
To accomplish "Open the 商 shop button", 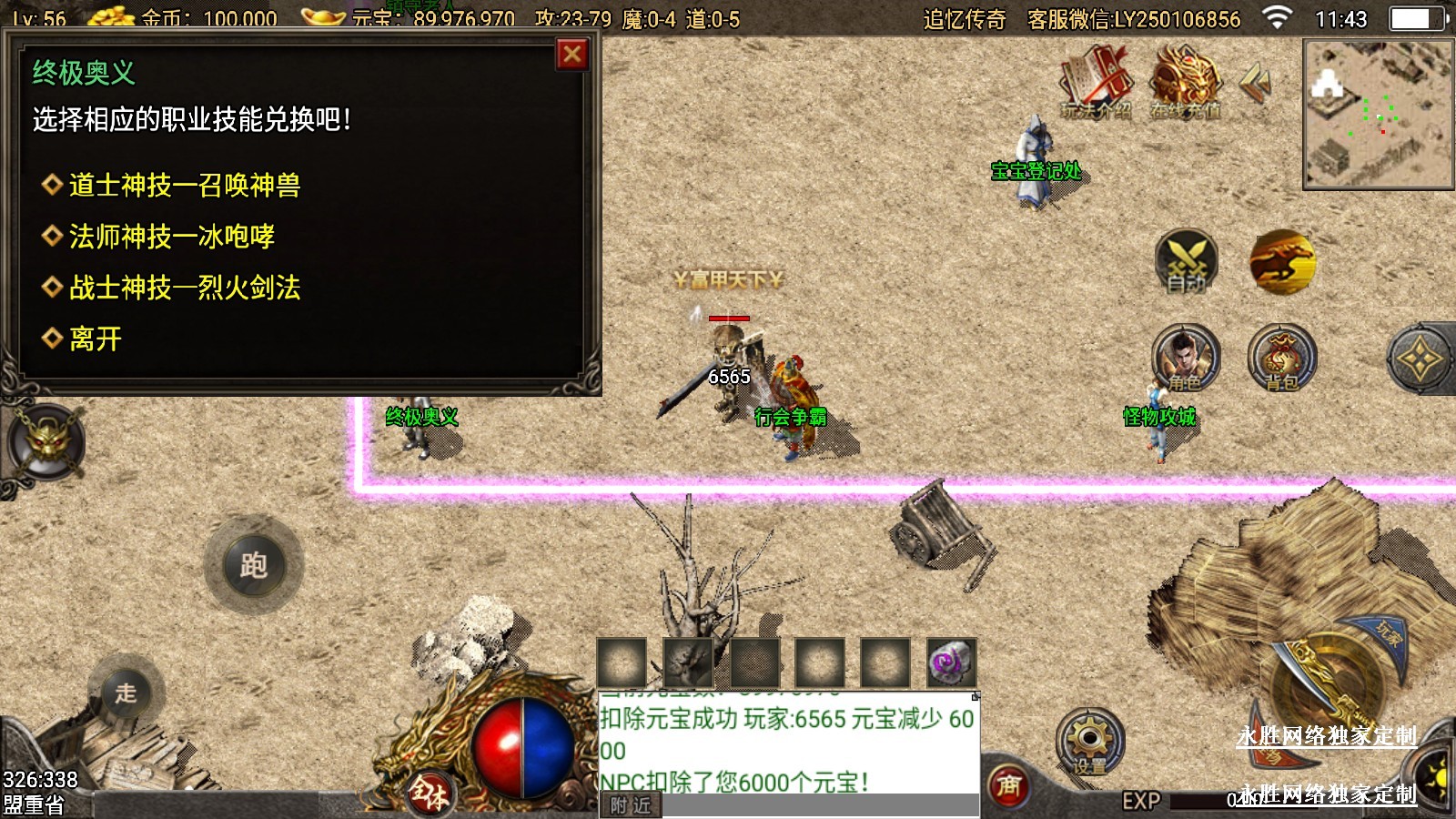I will click(1008, 785).
